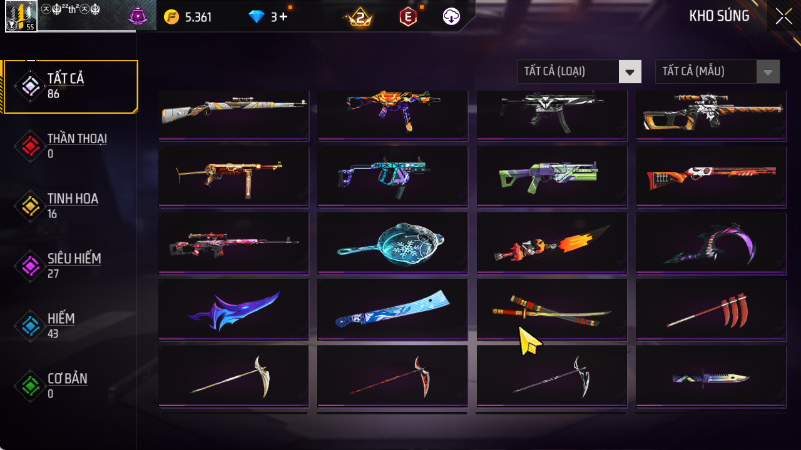The image size is (801, 450).
Task: Select the katana with sheath skin
Action: (551, 309)
